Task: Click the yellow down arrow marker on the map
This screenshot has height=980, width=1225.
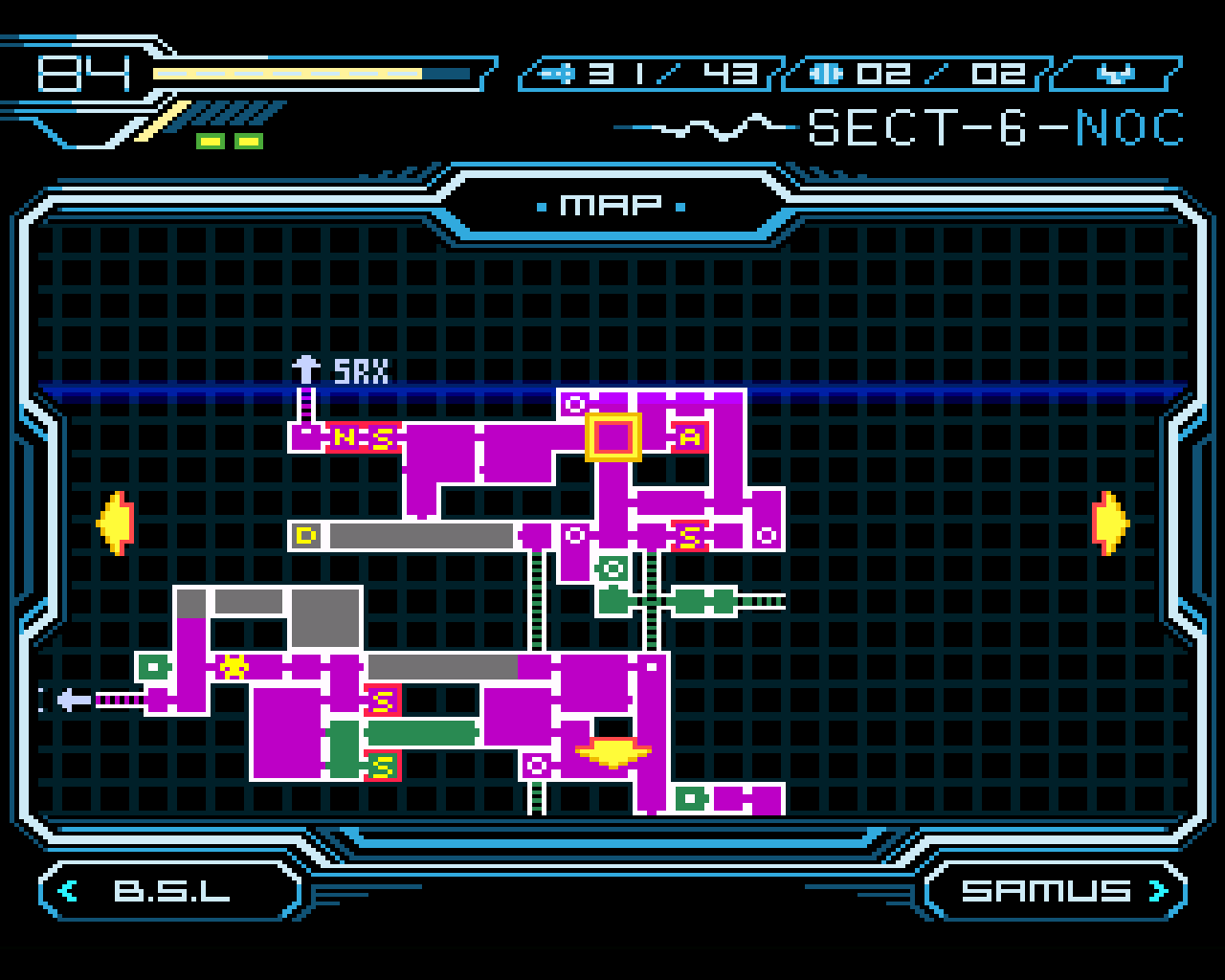Action: point(612,754)
